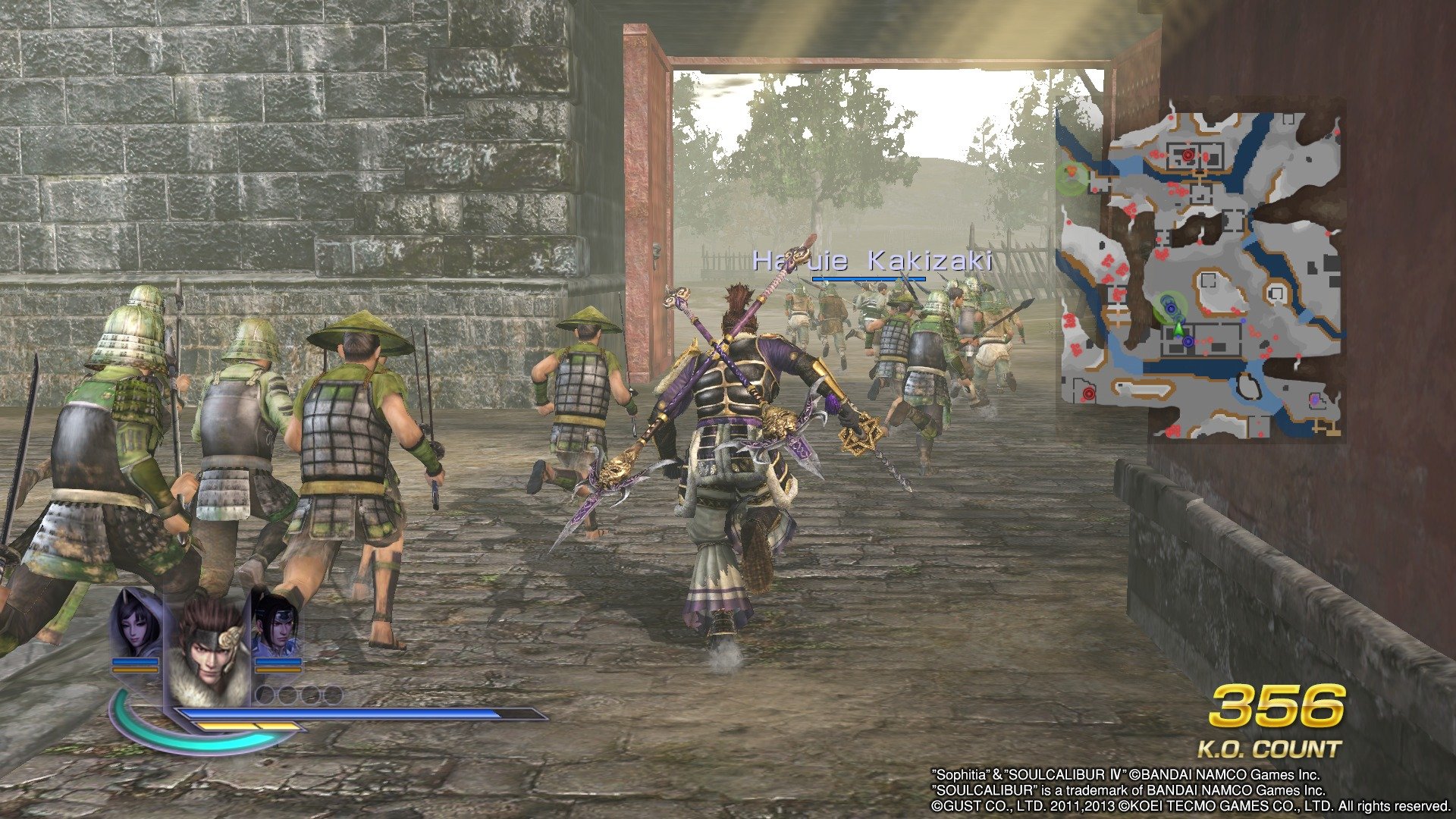Click Haruie Kakizaki's name label
The height and width of the screenshot is (819, 1456).
(872, 262)
